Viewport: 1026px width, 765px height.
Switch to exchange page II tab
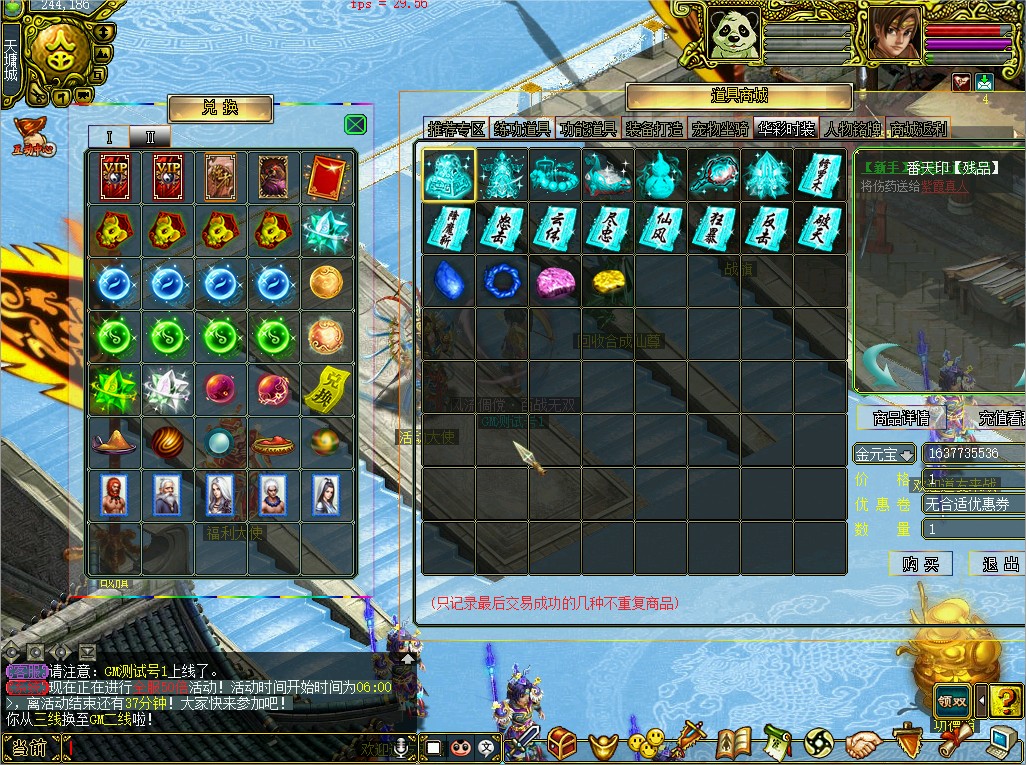[150, 137]
